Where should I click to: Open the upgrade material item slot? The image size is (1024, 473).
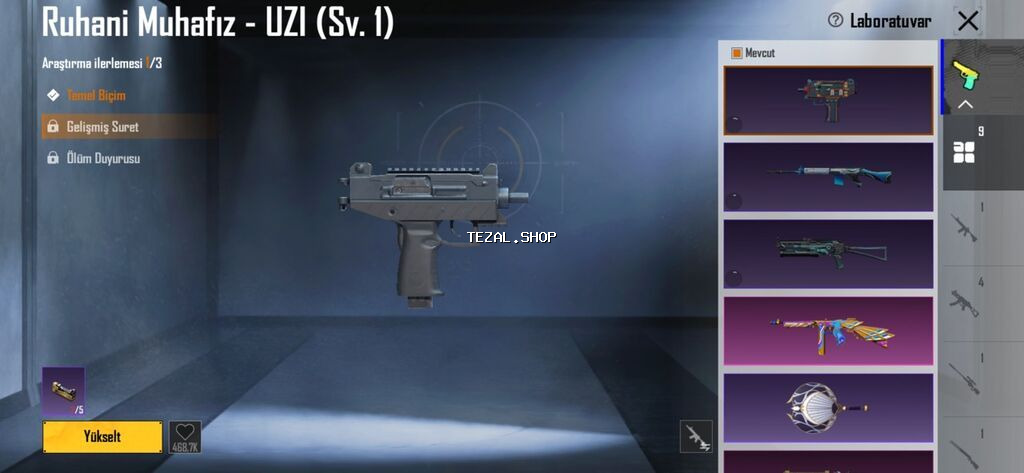tap(63, 391)
